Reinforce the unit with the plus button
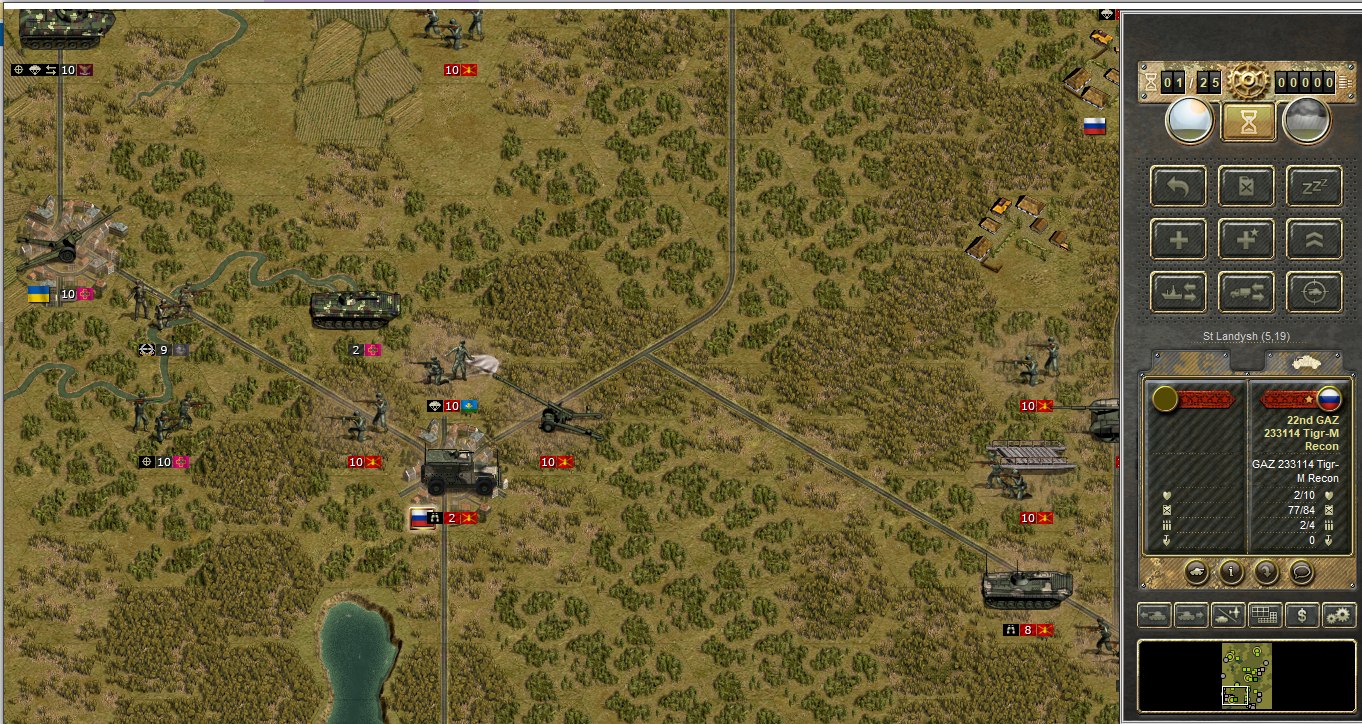This screenshot has height=724, width=1362. coord(1178,239)
